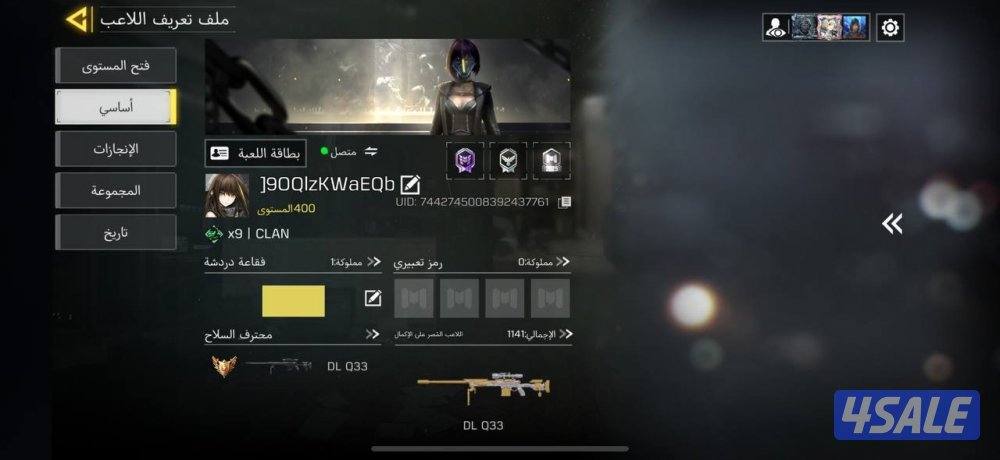Open the المجموعة tab
This screenshot has width=1000, height=460.
116,190
